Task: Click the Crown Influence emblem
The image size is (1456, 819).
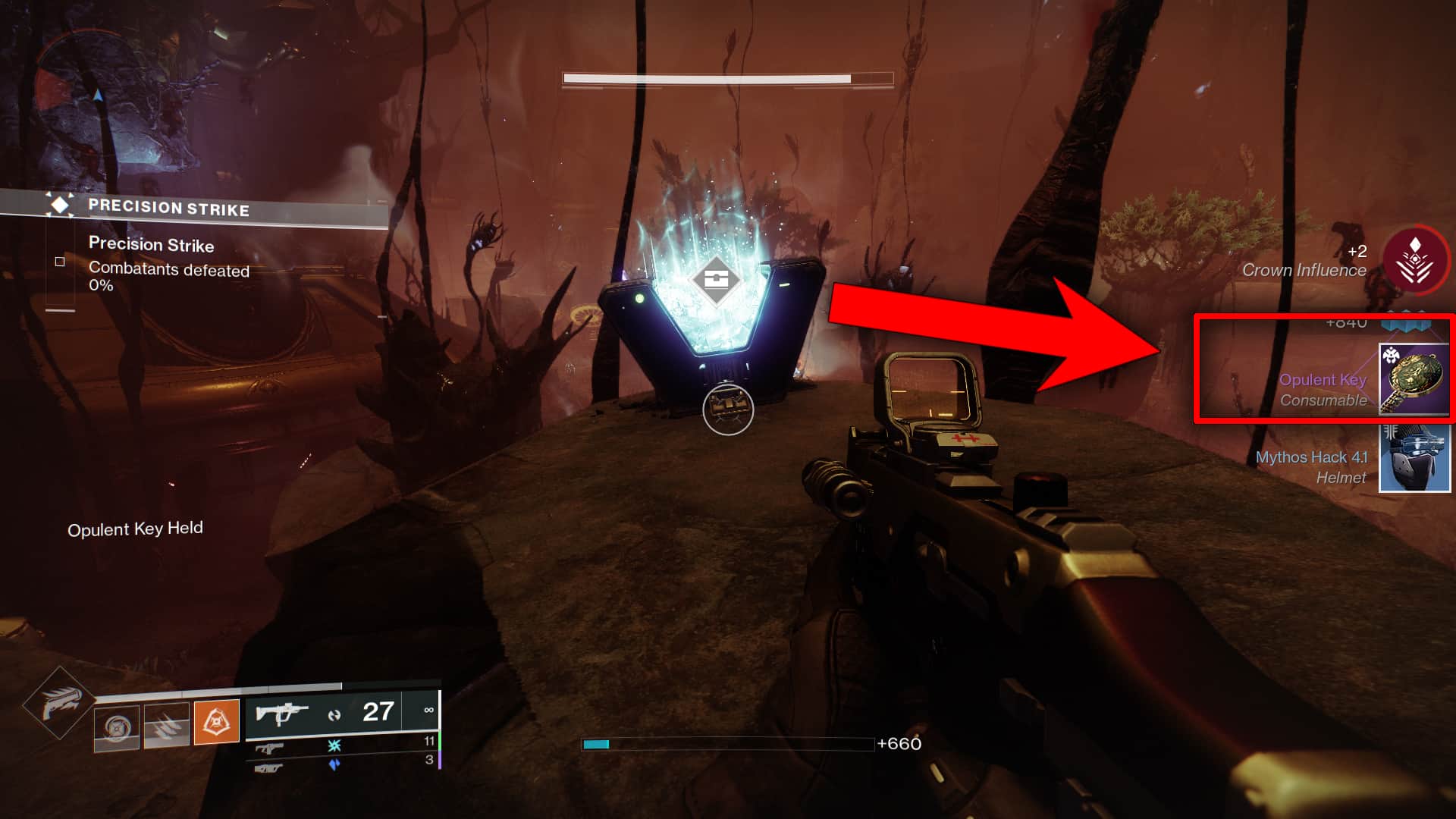Action: point(1415,259)
